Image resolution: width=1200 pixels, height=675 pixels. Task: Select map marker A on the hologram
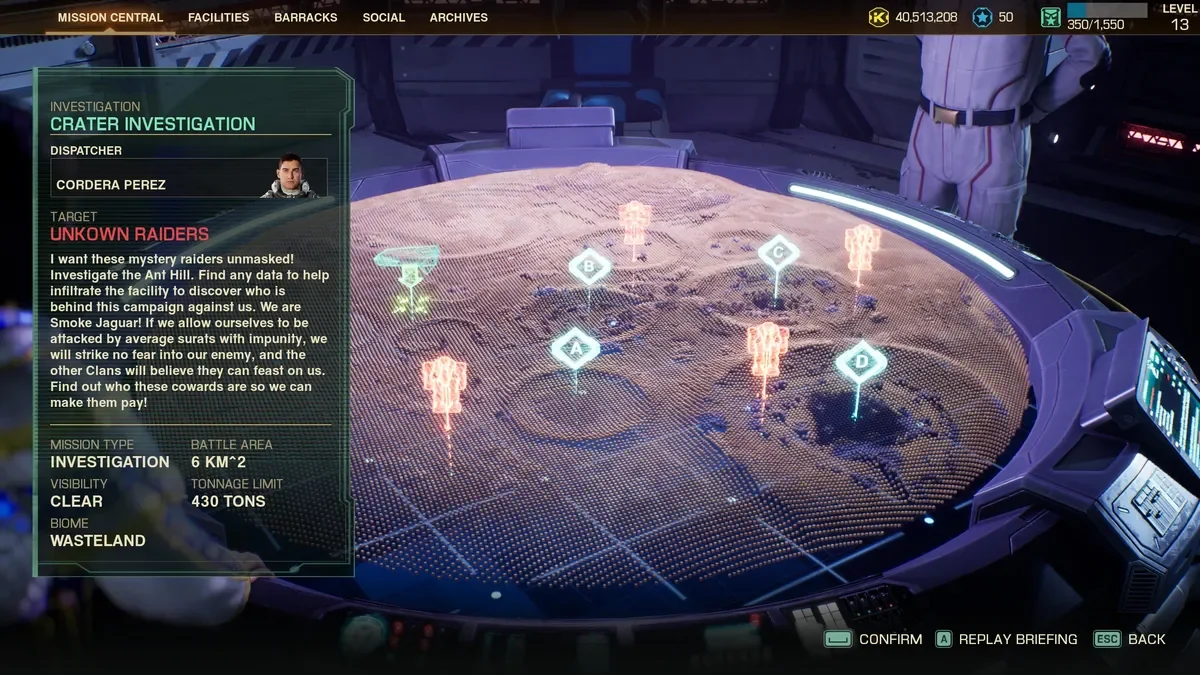pos(575,349)
